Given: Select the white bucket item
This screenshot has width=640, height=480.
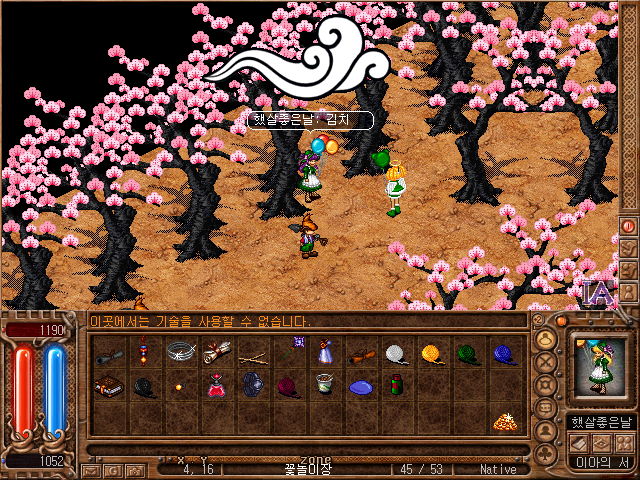Looking at the screenshot, I should 324,385.
